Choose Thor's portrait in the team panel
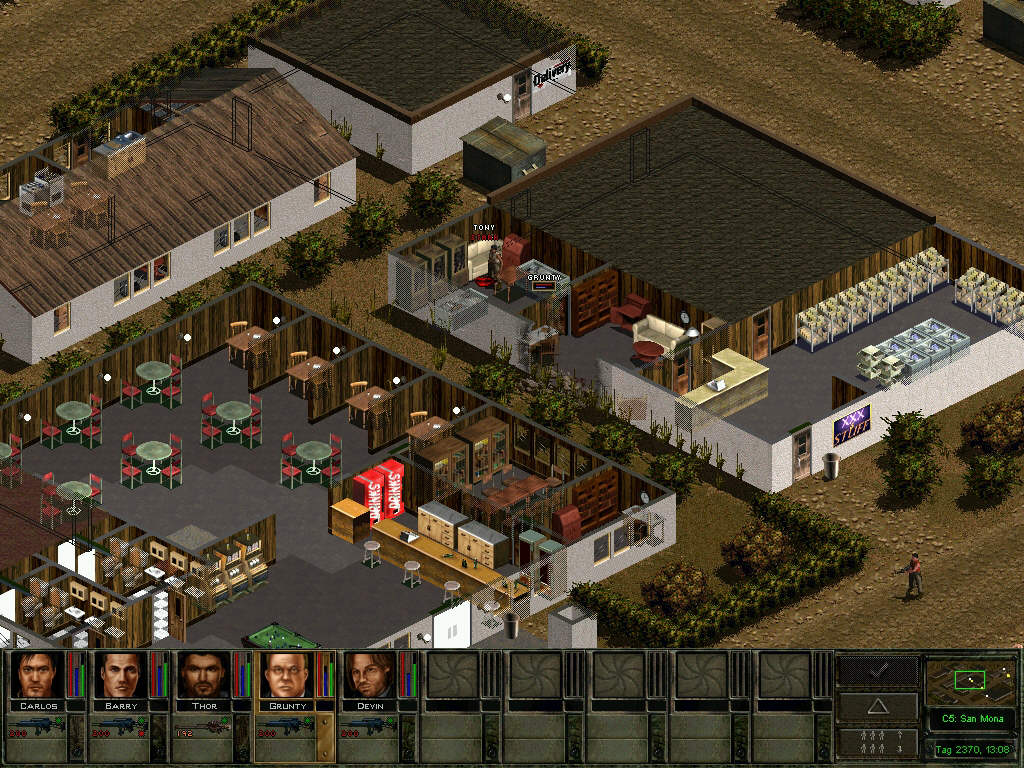This screenshot has width=1024, height=768. pyautogui.click(x=203, y=675)
